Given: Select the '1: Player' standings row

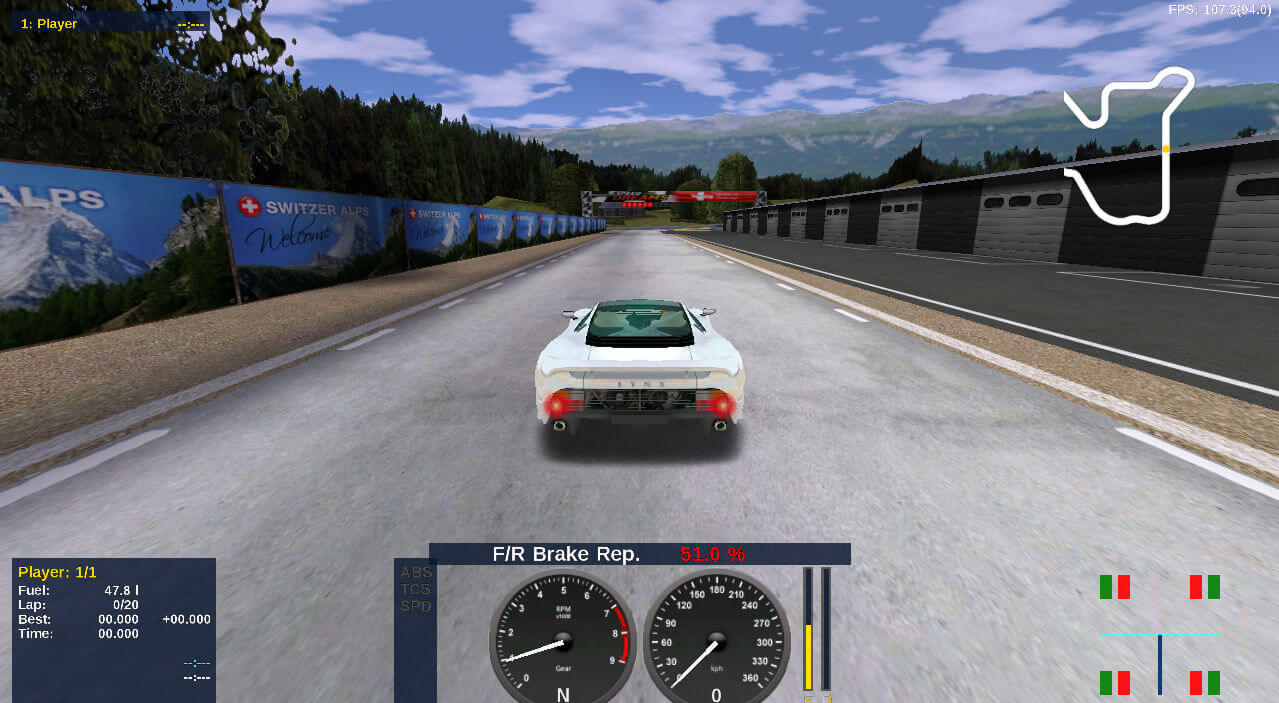Looking at the screenshot, I should tap(110, 23).
